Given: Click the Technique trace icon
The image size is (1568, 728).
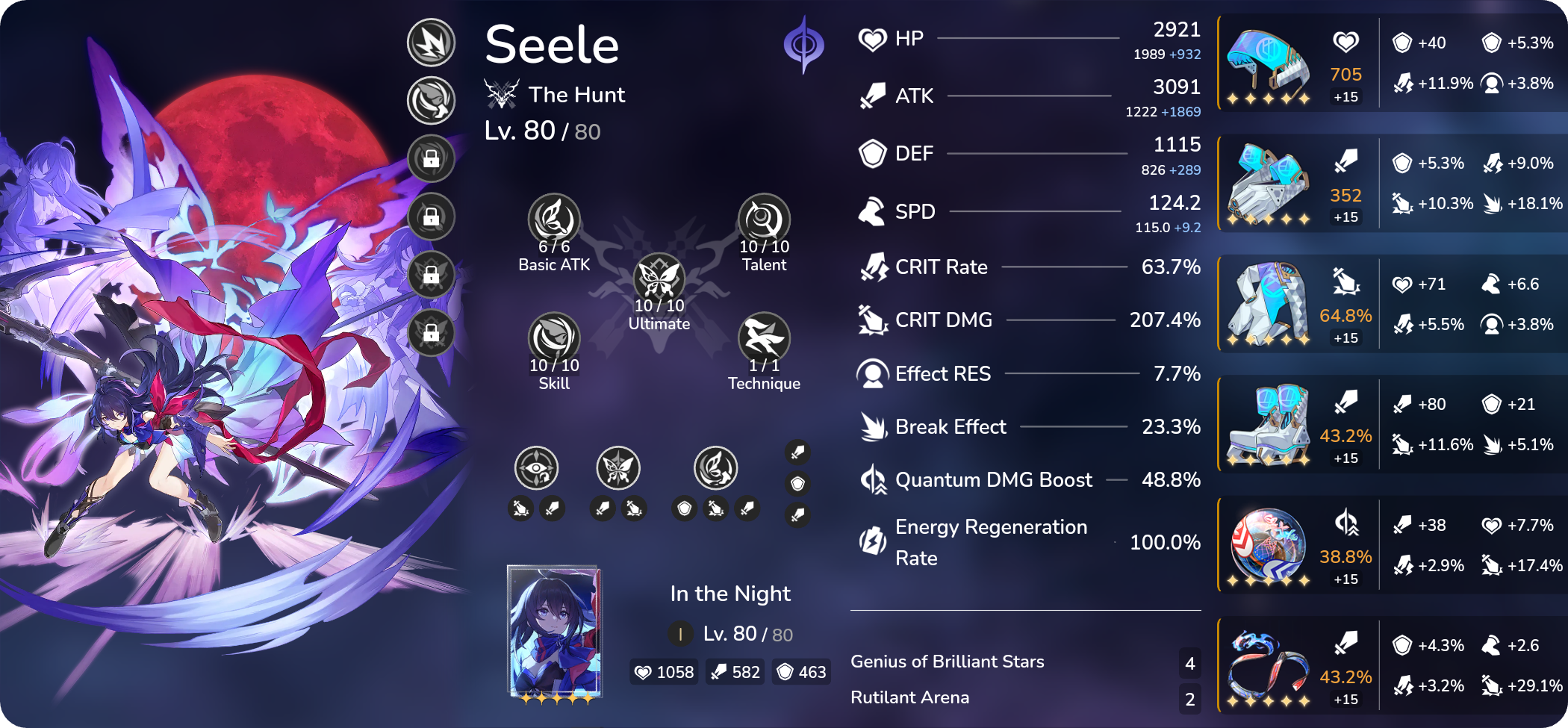Looking at the screenshot, I should point(765,340).
